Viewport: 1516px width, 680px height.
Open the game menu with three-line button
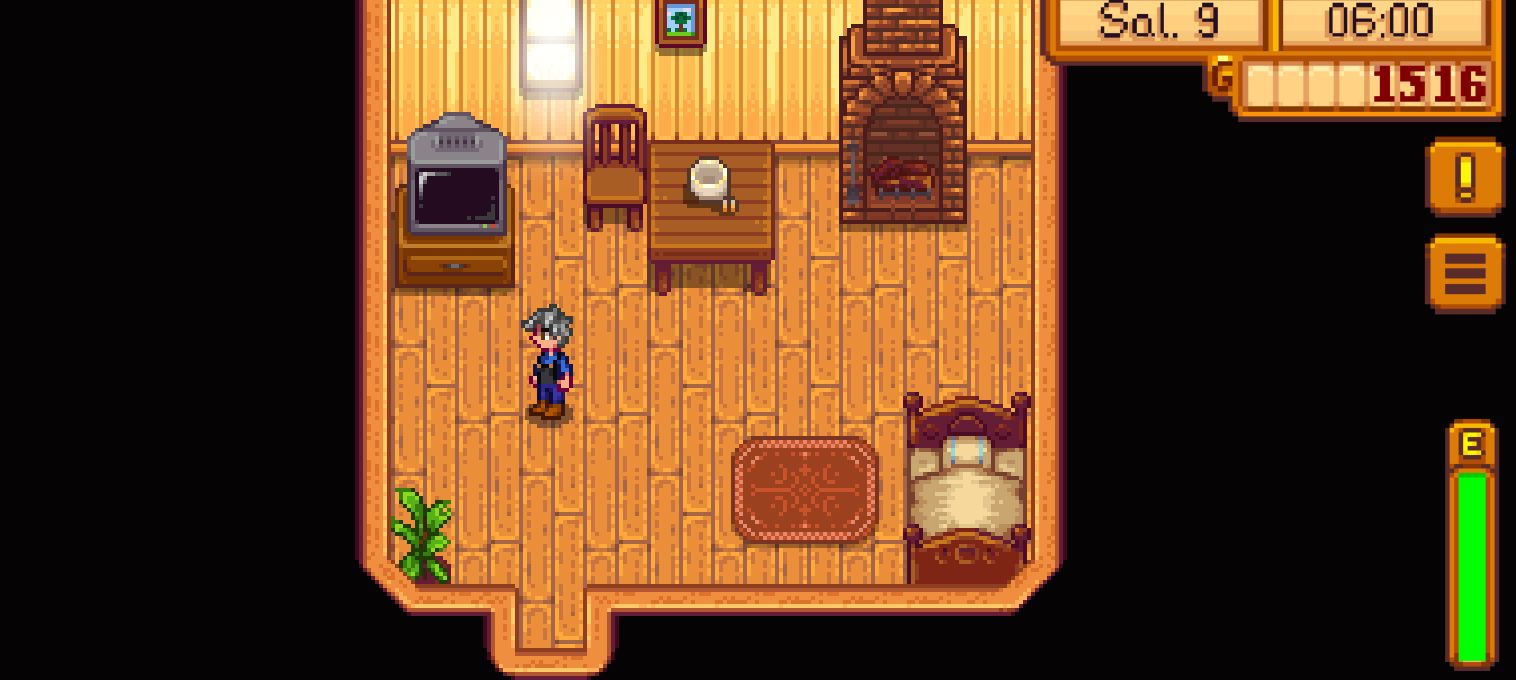tap(1465, 273)
